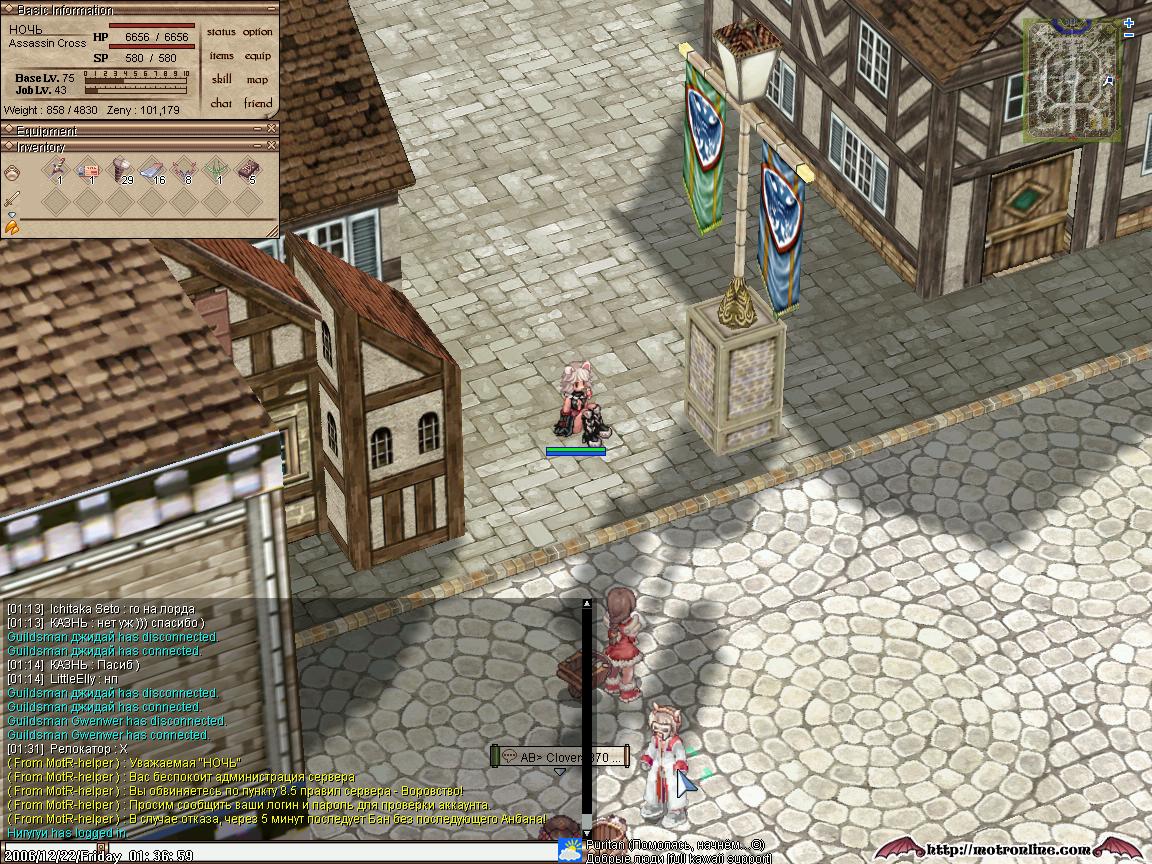This screenshot has height=864, width=1152.
Task: Open the skill window
Action: (x=221, y=80)
